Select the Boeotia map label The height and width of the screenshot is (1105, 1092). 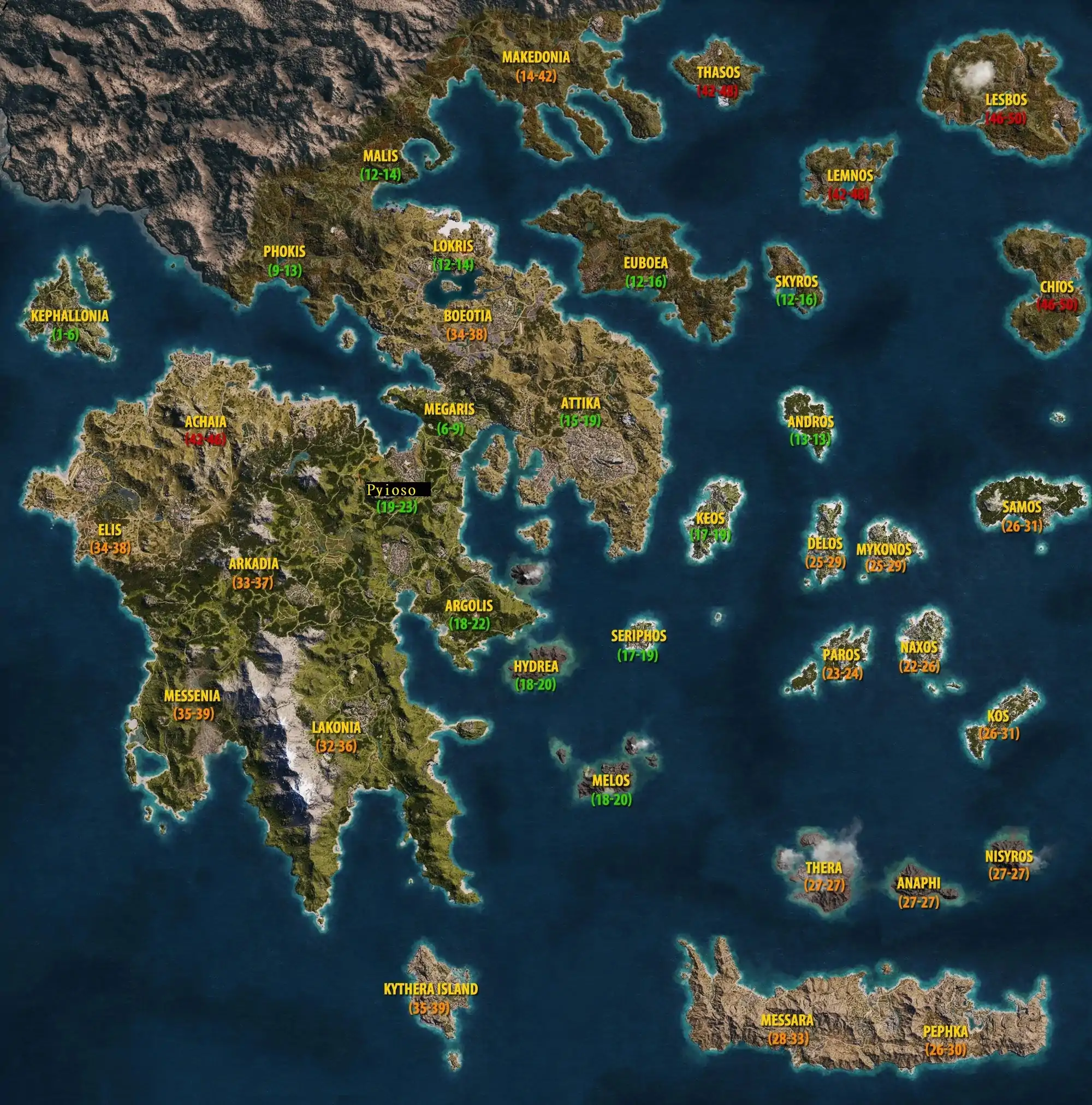tap(467, 316)
